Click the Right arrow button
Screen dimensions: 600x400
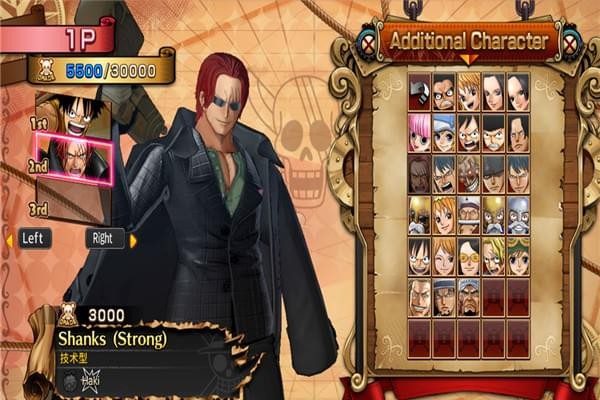coord(104,239)
